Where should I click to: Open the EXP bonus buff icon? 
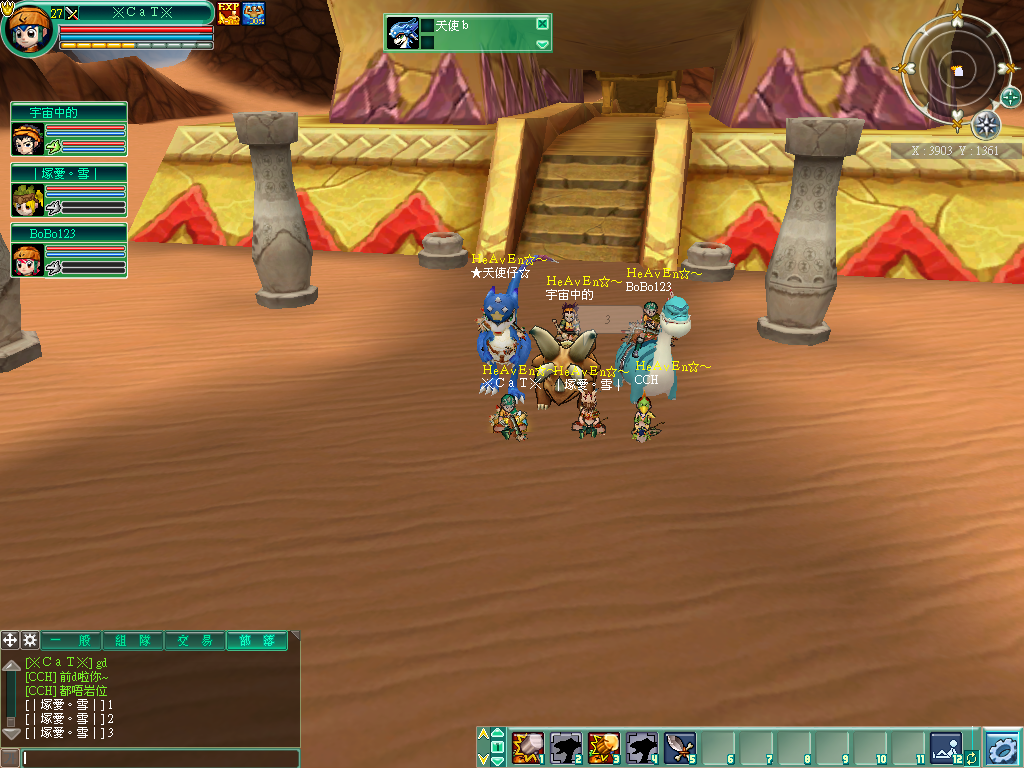(228, 13)
